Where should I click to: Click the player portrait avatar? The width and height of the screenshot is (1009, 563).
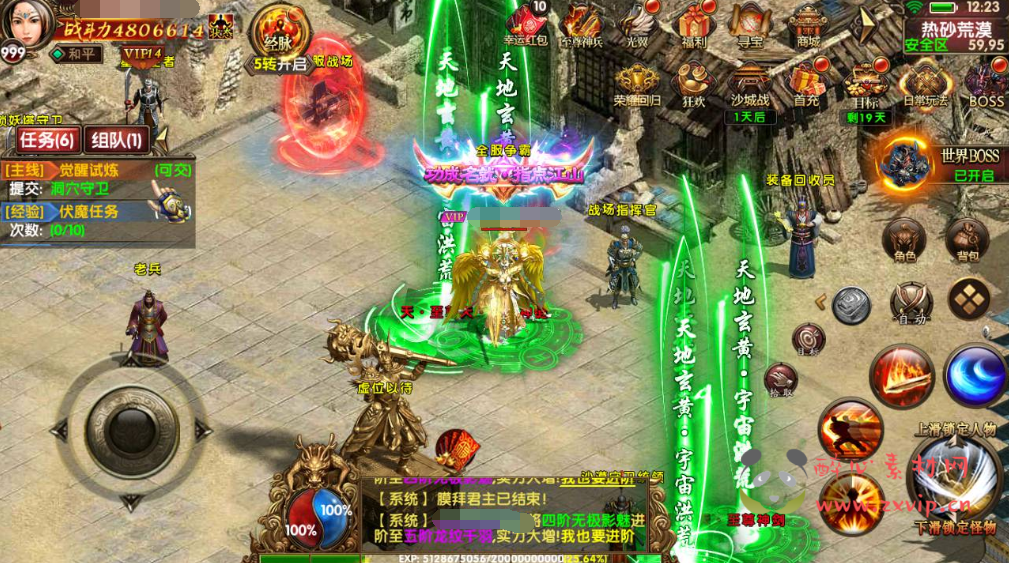click(x=27, y=25)
